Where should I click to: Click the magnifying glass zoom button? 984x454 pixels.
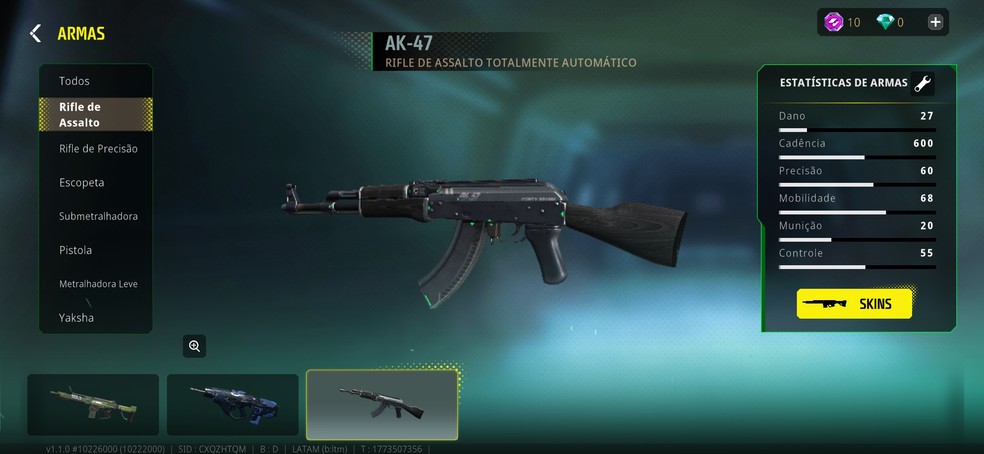coord(194,346)
